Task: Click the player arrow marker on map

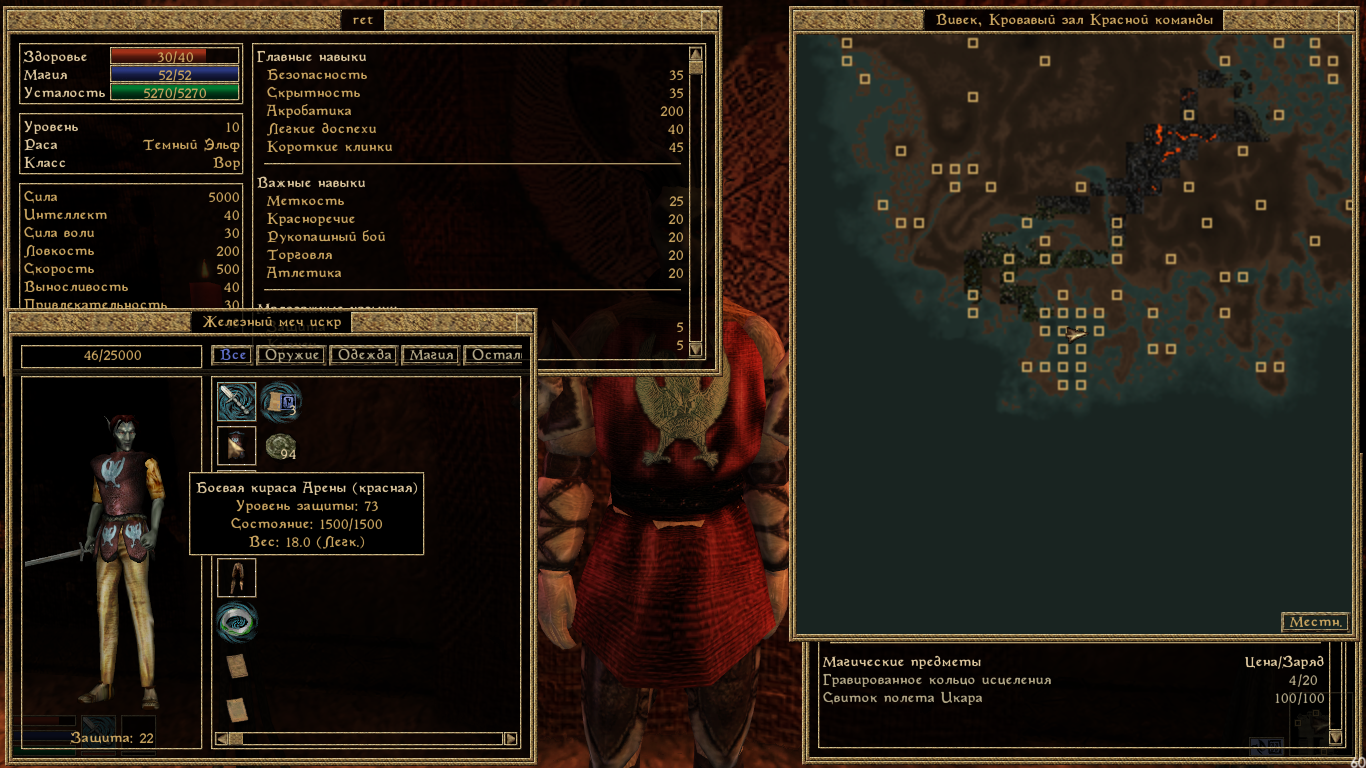Action: click(x=1075, y=334)
